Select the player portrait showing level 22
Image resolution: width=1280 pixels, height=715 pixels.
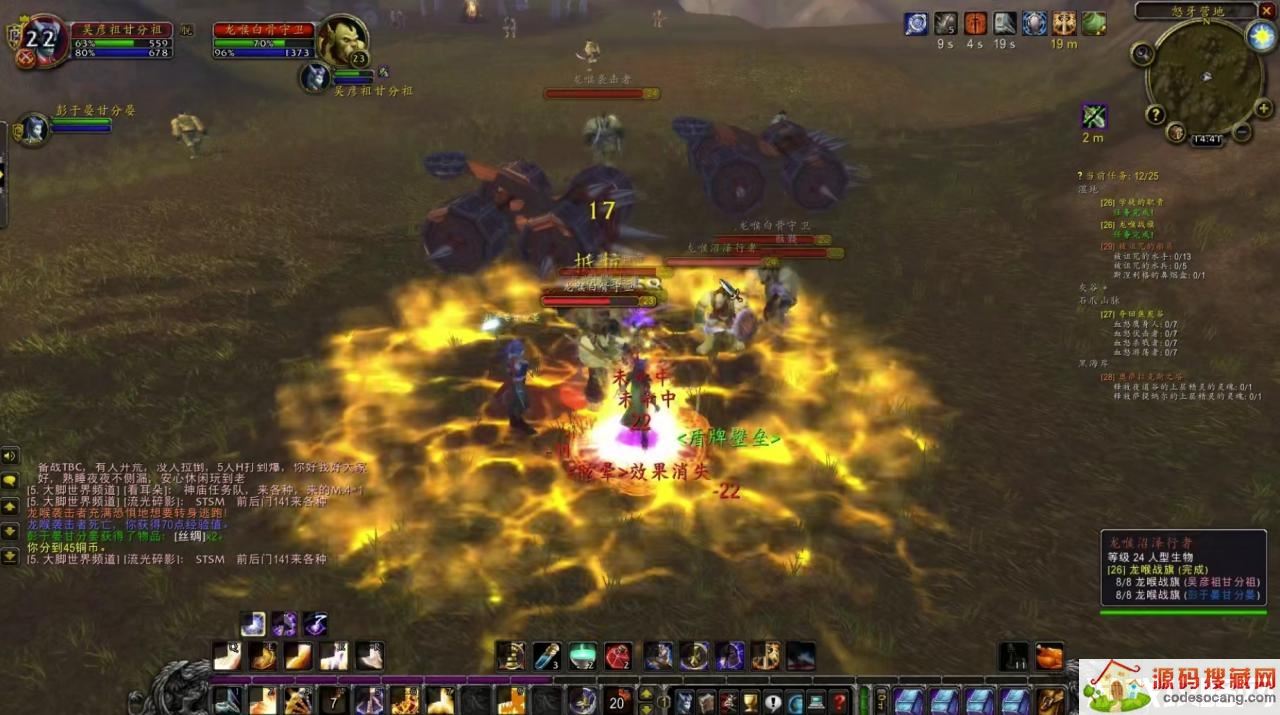[x=40, y=40]
